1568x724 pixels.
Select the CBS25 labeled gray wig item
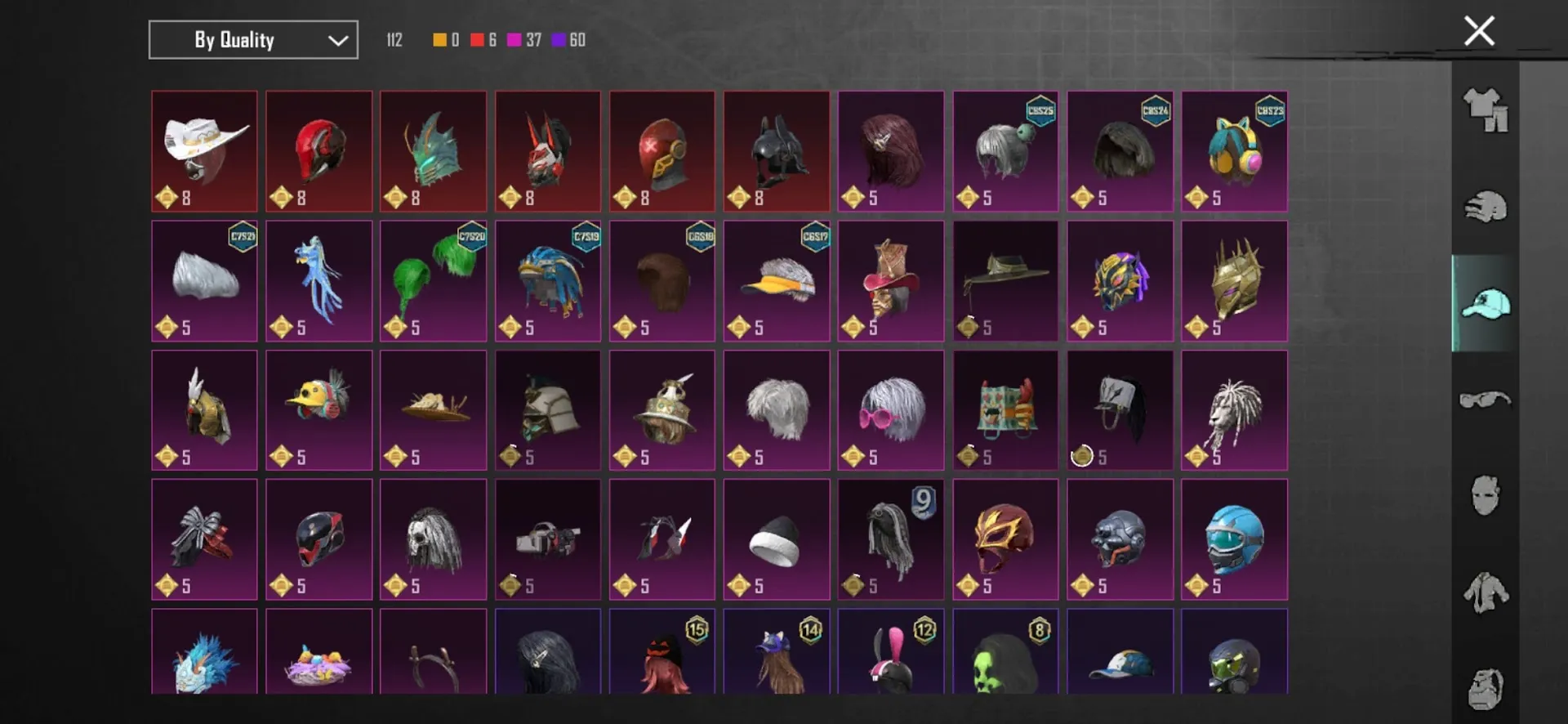pos(1005,151)
